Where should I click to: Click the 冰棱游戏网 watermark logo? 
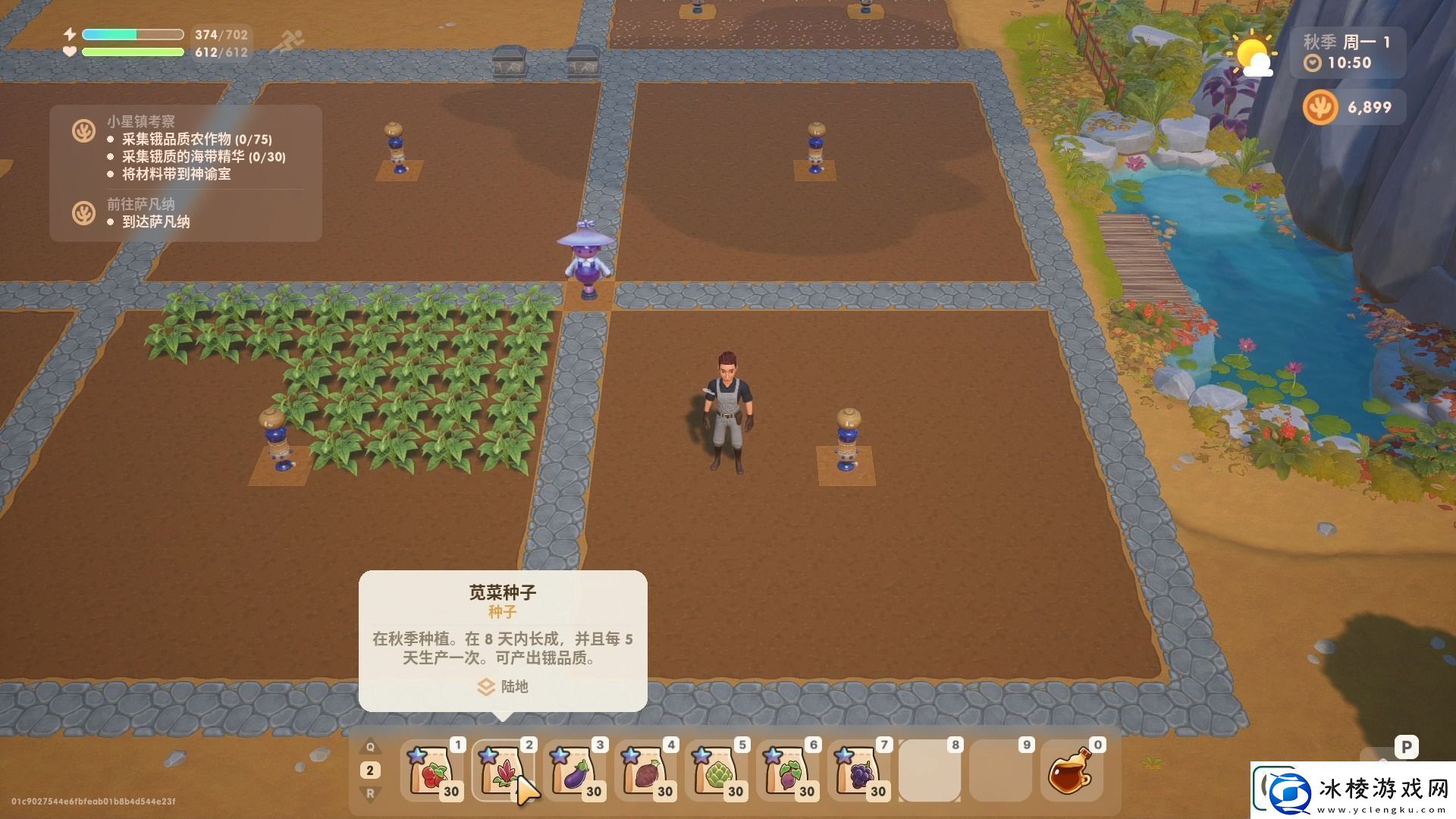tap(1353, 790)
